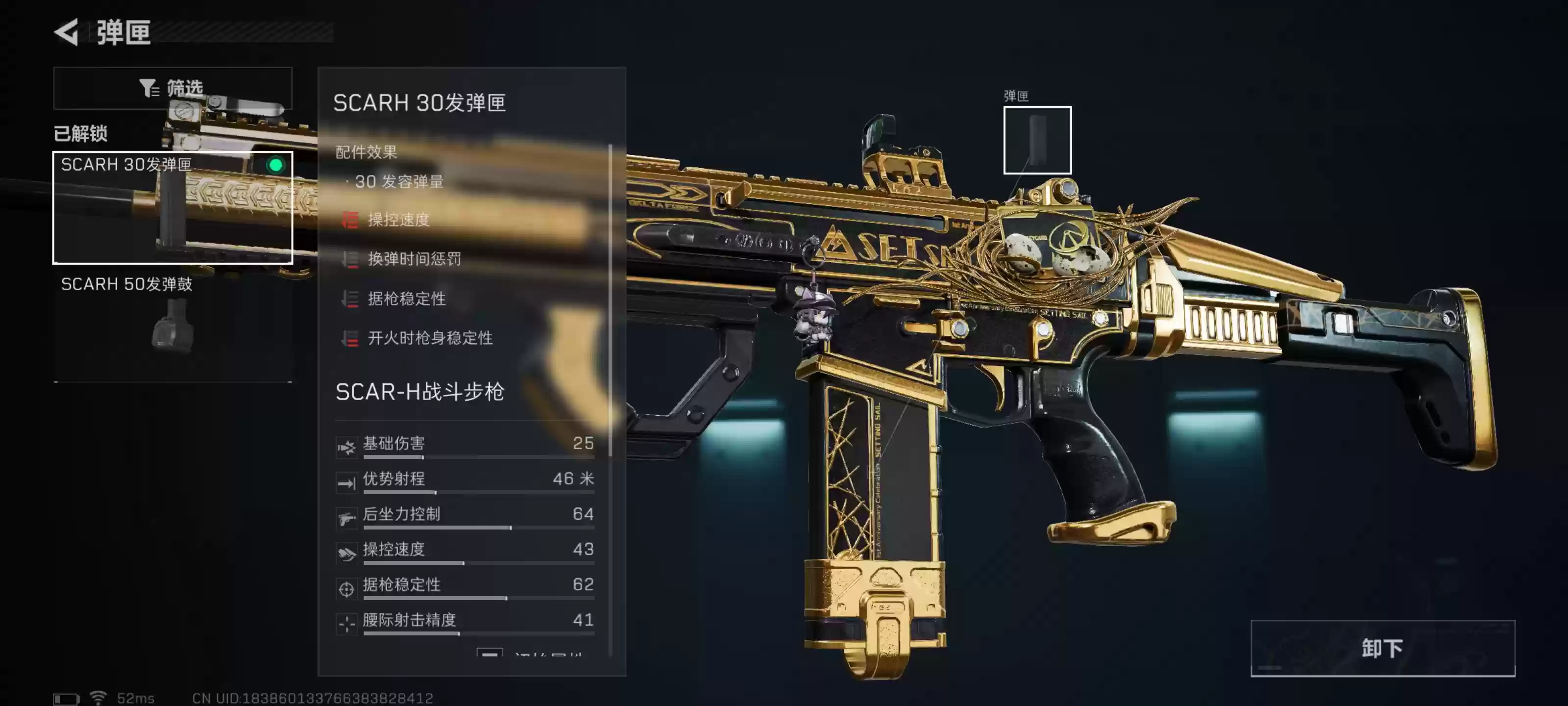Click the 操控速度 handling speed icon
Image resolution: width=1568 pixels, height=706 pixels.
346,553
